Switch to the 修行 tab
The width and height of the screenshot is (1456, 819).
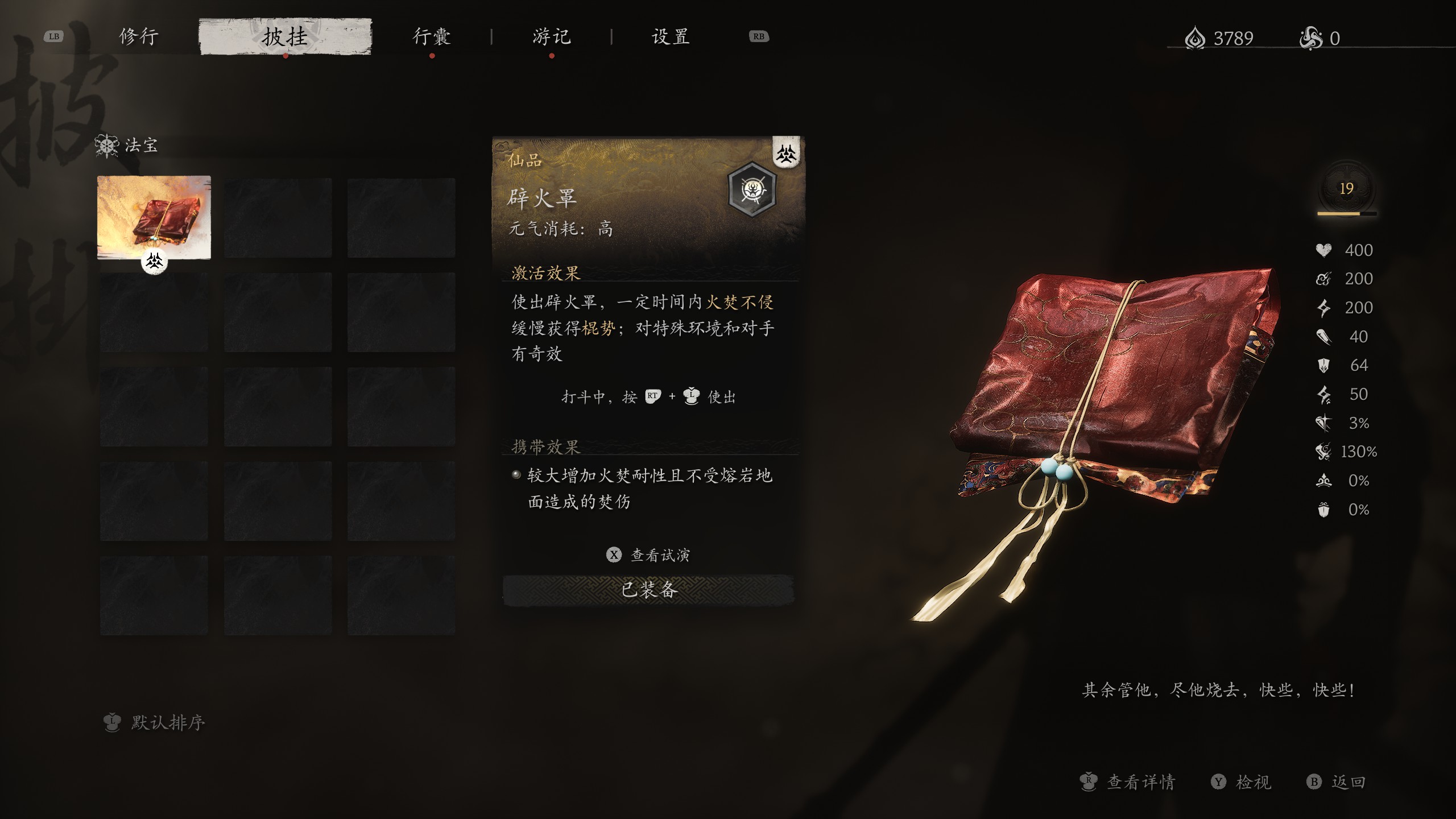(138, 37)
